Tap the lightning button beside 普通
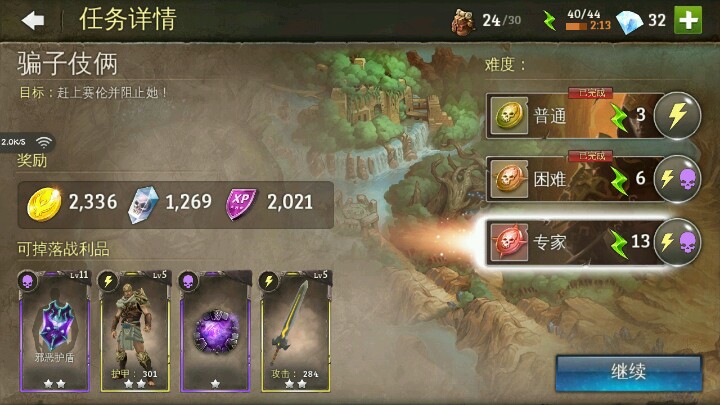Screen dimensions: 720x405 [x=675, y=117]
